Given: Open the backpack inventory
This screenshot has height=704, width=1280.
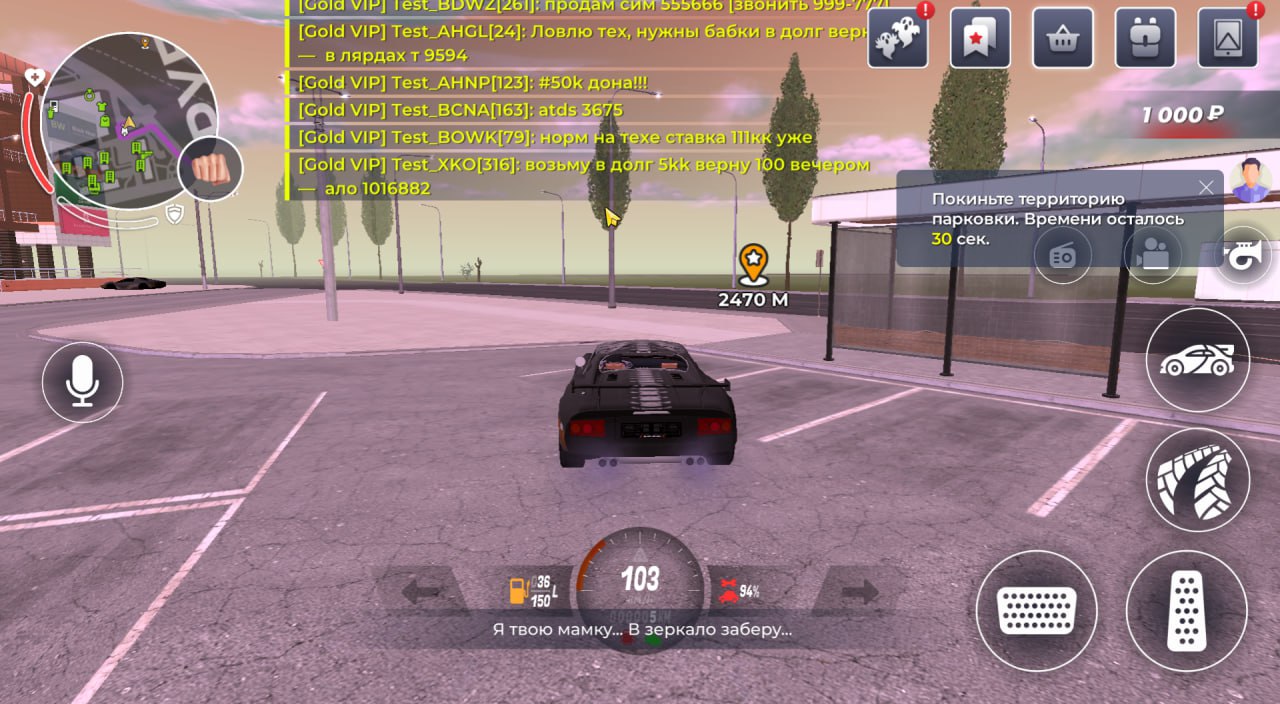Looking at the screenshot, I should click(x=1145, y=39).
